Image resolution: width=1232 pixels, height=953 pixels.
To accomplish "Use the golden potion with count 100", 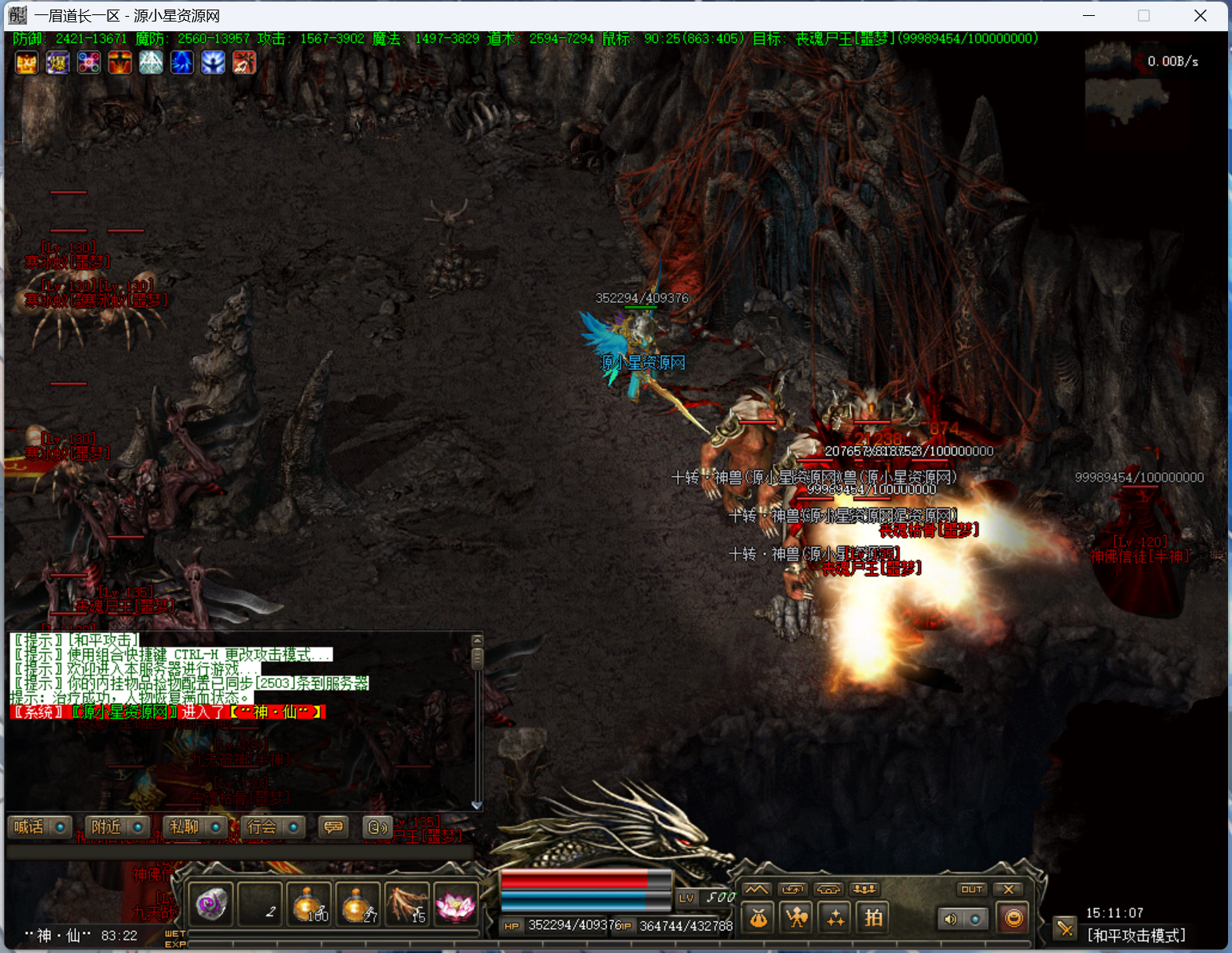I will click(309, 904).
